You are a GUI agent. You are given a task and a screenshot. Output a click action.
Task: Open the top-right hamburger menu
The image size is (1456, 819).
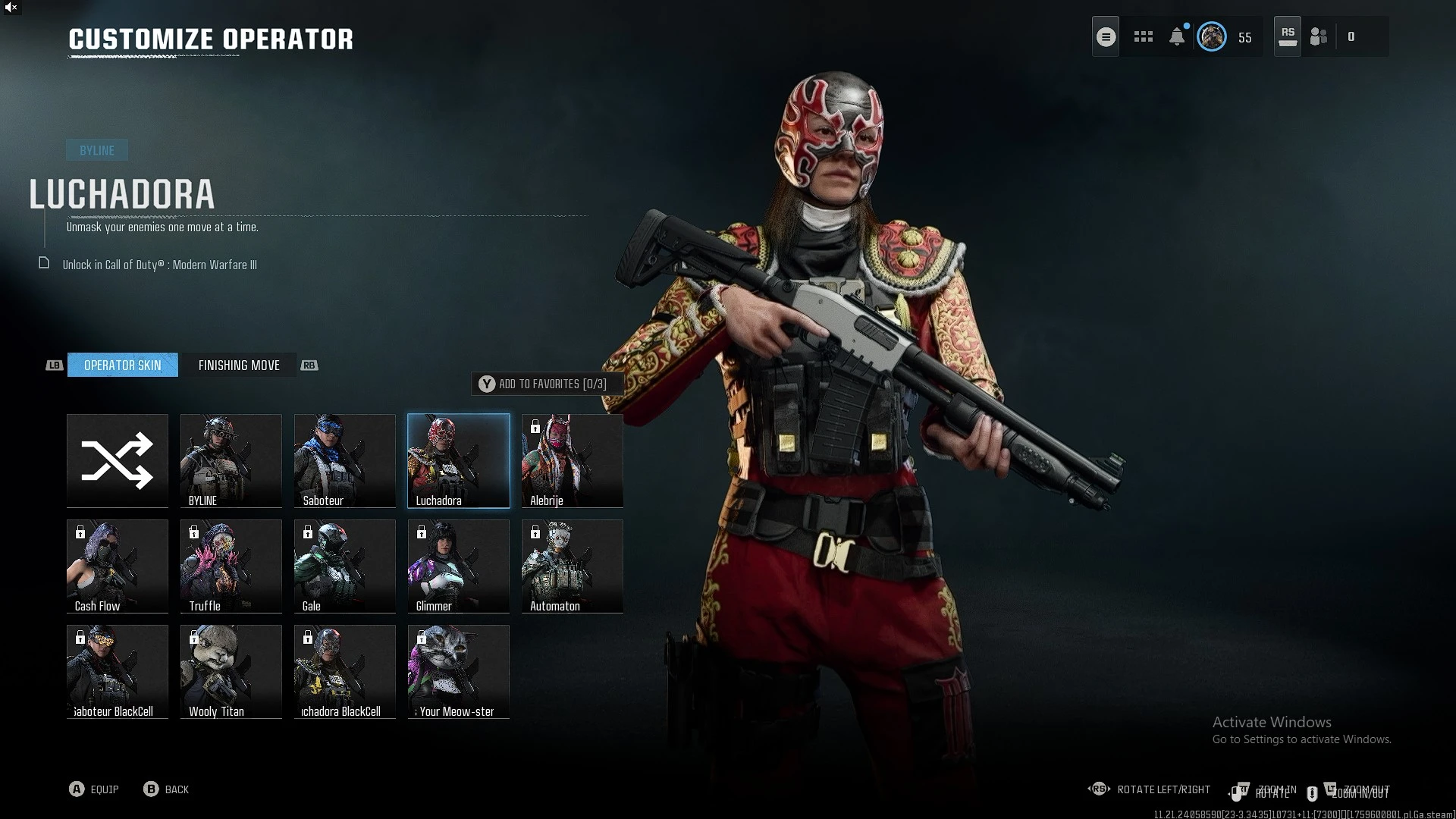[x=1106, y=37]
